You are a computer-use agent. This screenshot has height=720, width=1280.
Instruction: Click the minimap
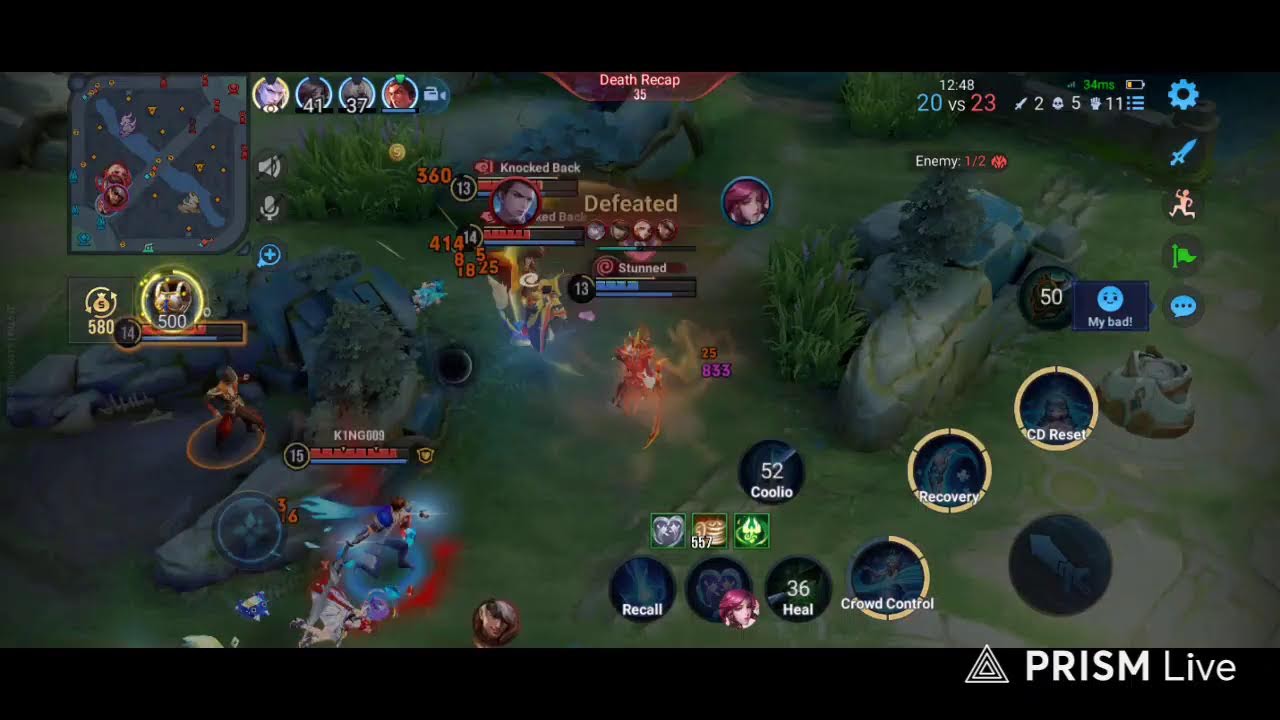pos(158,163)
